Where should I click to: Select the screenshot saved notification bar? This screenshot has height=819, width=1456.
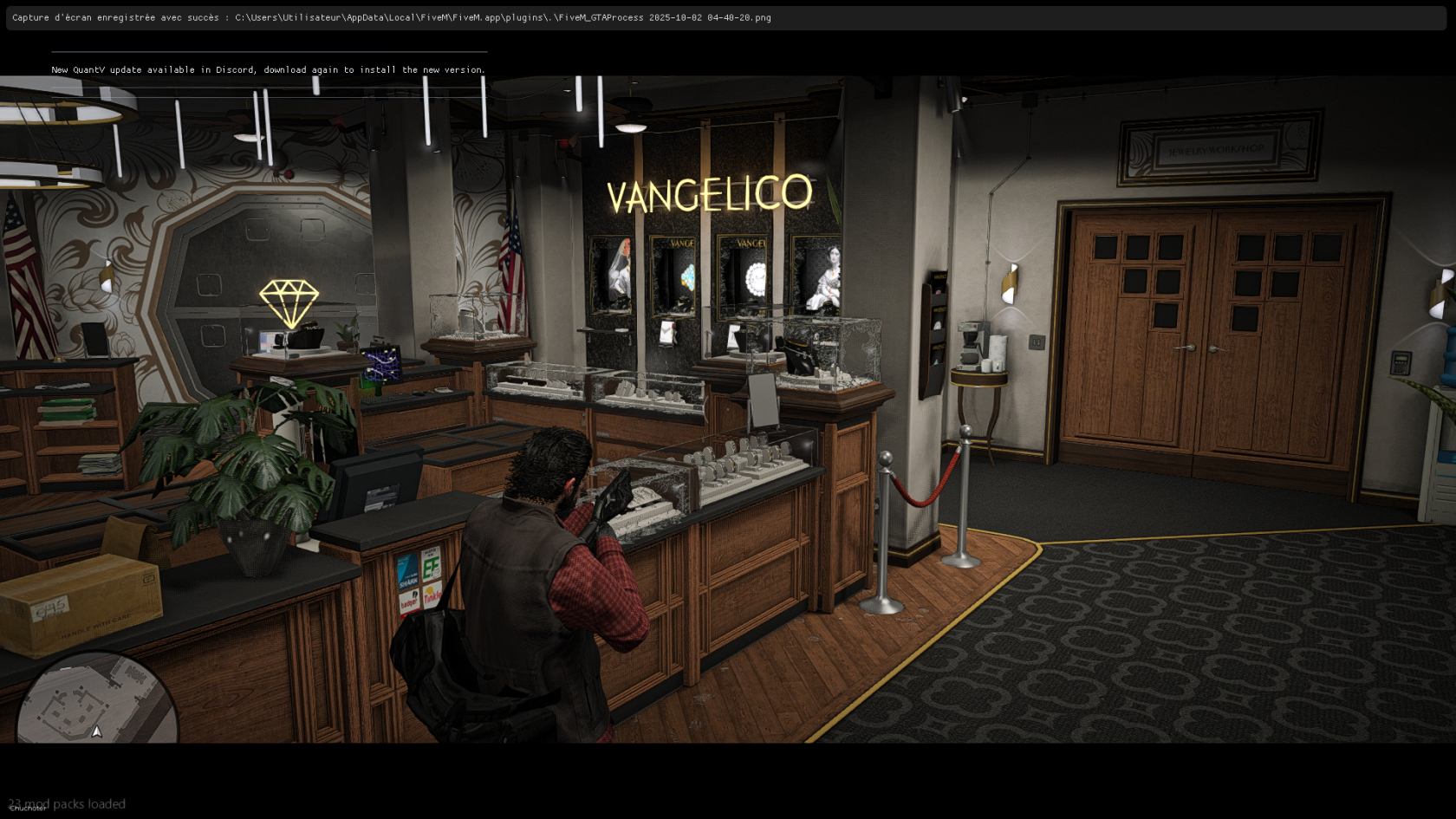click(x=726, y=18)
